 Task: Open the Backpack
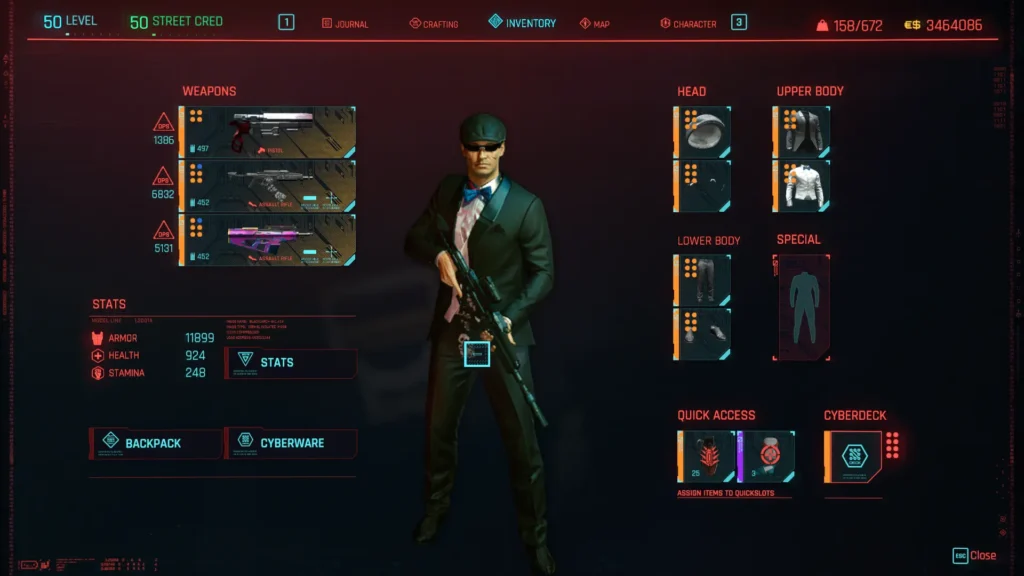tap(156, 443)
